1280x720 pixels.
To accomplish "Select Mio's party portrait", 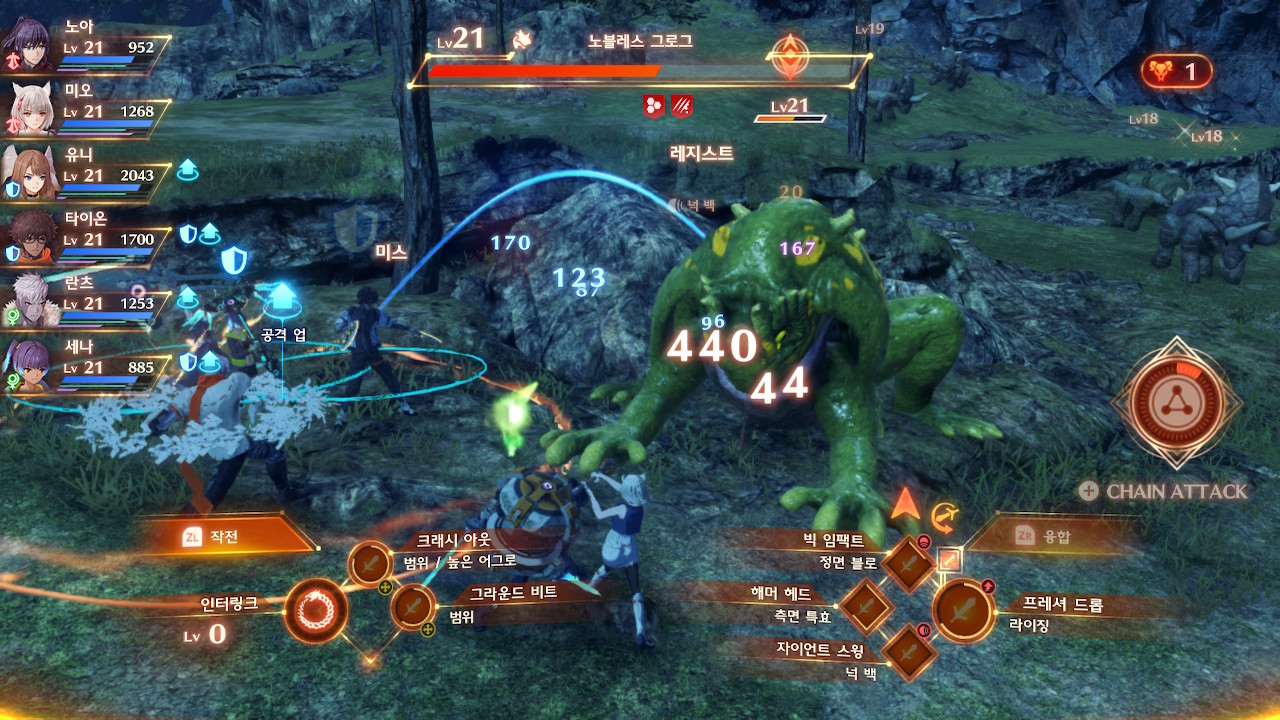I will [31, 109].
